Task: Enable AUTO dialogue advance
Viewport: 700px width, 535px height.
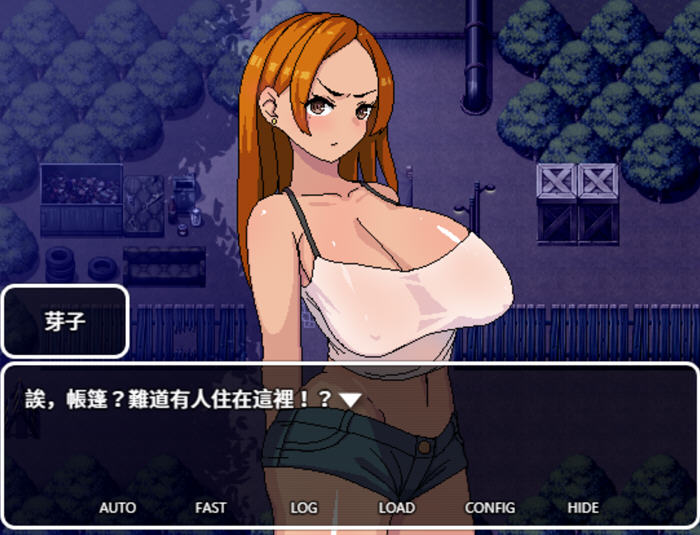Action: [x=117, y=507]
